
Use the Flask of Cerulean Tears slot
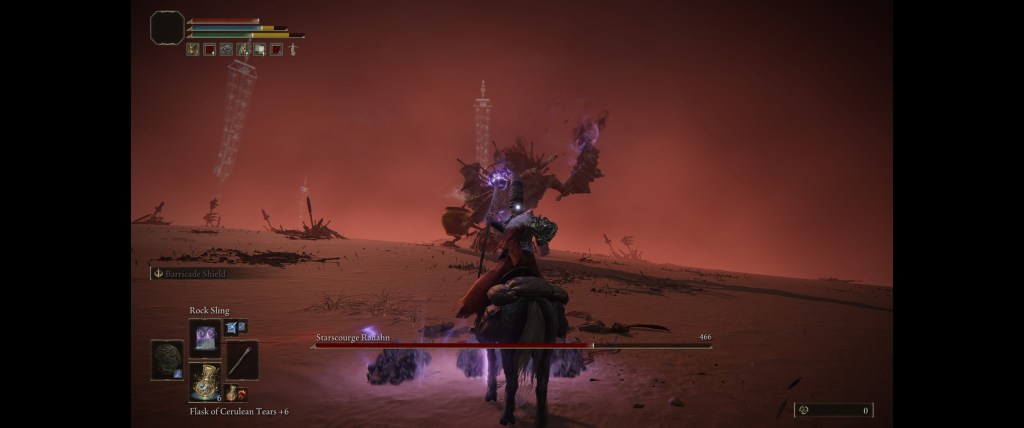coord(205,382)
